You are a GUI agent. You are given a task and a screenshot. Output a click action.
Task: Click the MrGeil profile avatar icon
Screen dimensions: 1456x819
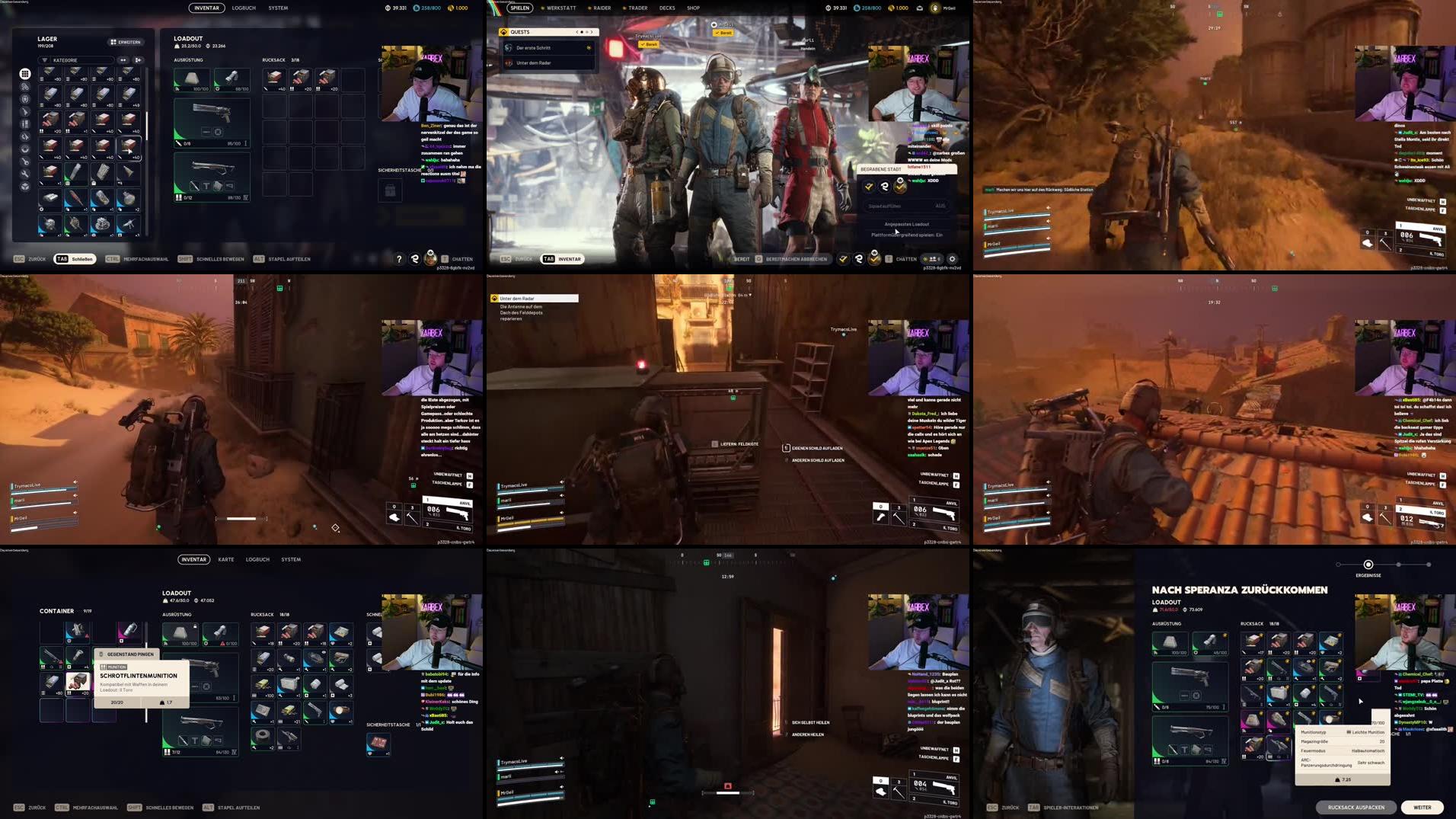(934, 8)
